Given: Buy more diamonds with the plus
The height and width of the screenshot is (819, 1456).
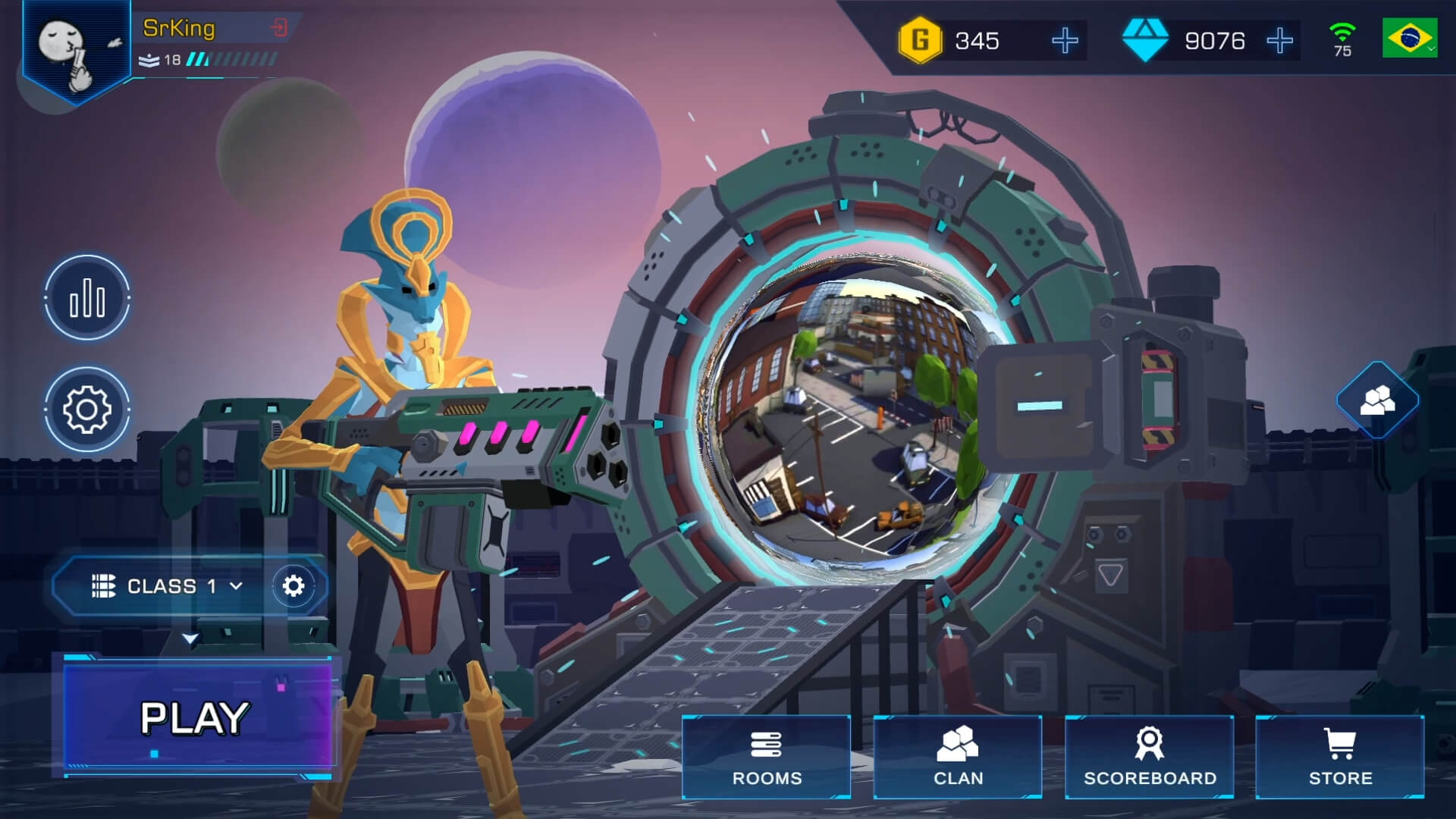Looking at the screenshot, I should click(x=1279, y=40).
